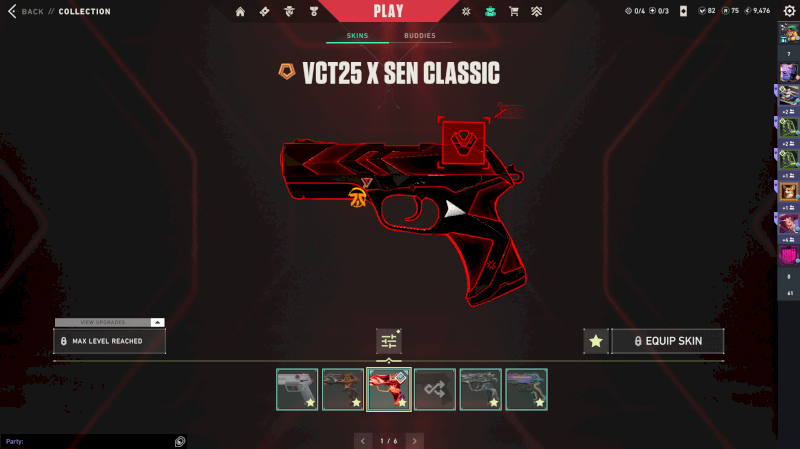Screen dimensions: 800x449
Task: Open the party chat input box
Action: click(x=85, y=441)
